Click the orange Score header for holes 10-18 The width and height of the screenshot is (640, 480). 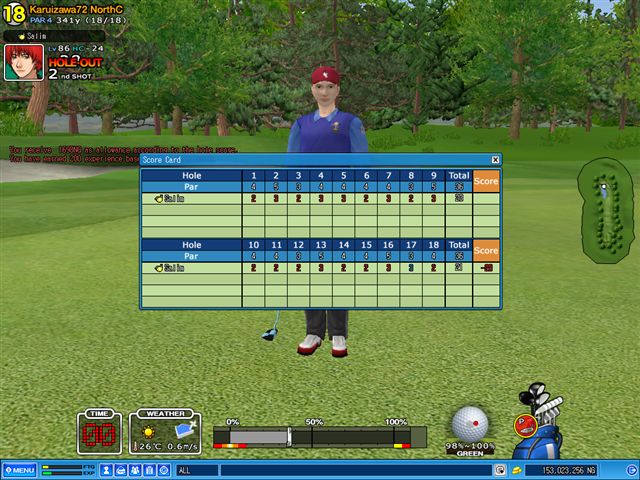click(x=486, y=250)
